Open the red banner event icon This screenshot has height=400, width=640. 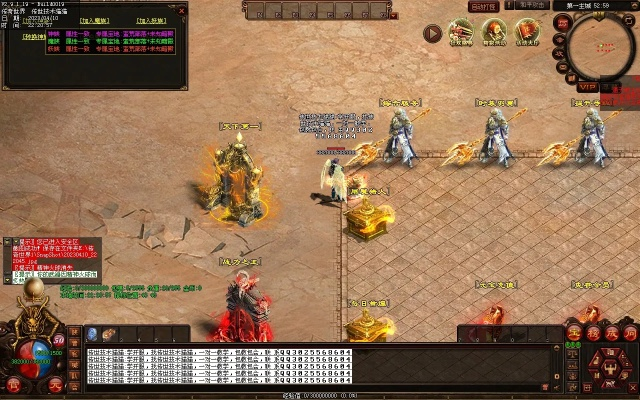coord(527,31)
